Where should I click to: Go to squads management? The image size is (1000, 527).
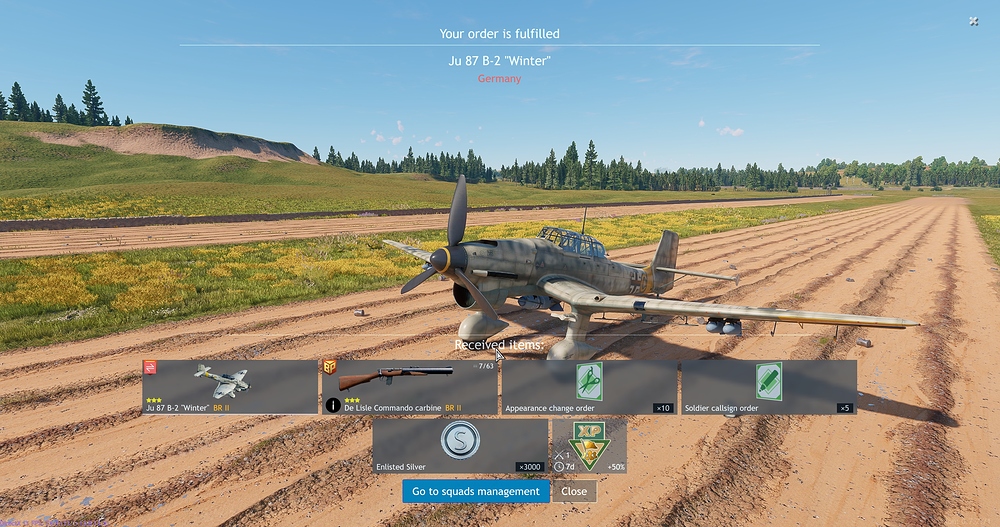(476, 491)
